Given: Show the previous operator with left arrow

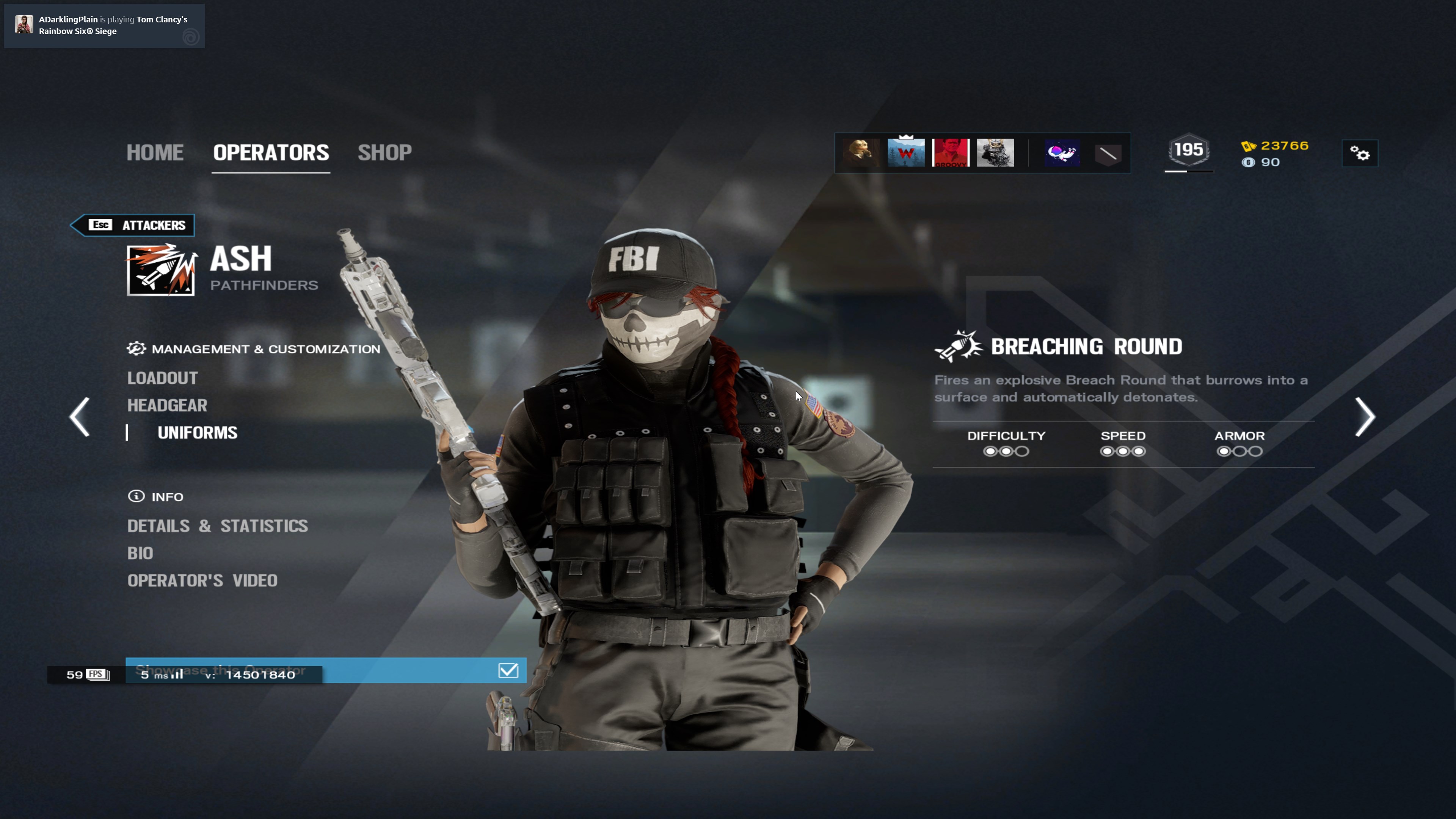Looking at the screenshot, I should coord(80,417).
